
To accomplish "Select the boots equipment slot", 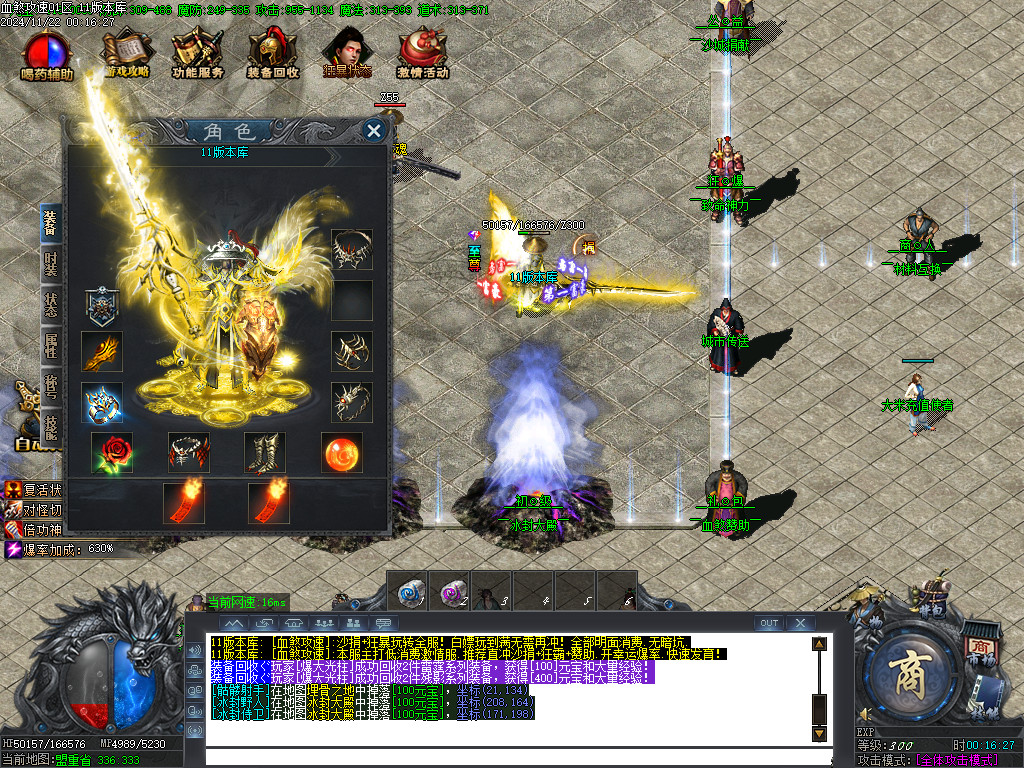I will point(265,453).
